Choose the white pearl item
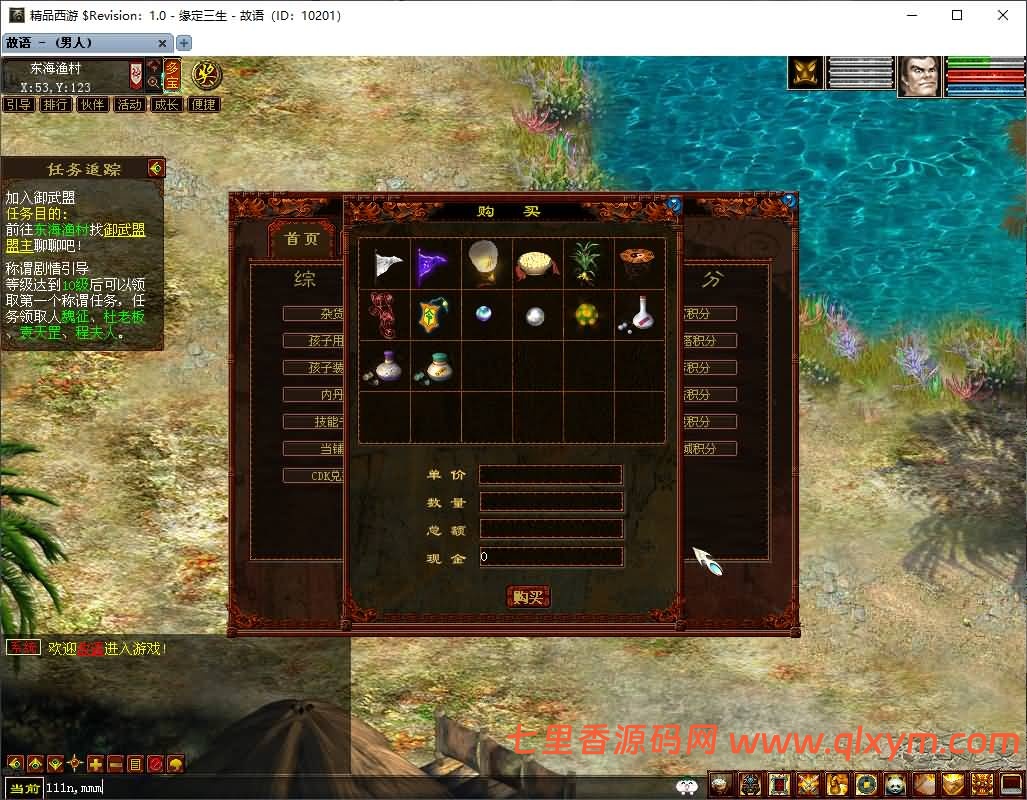The image size is (1027, 800). tap(536, 316)
